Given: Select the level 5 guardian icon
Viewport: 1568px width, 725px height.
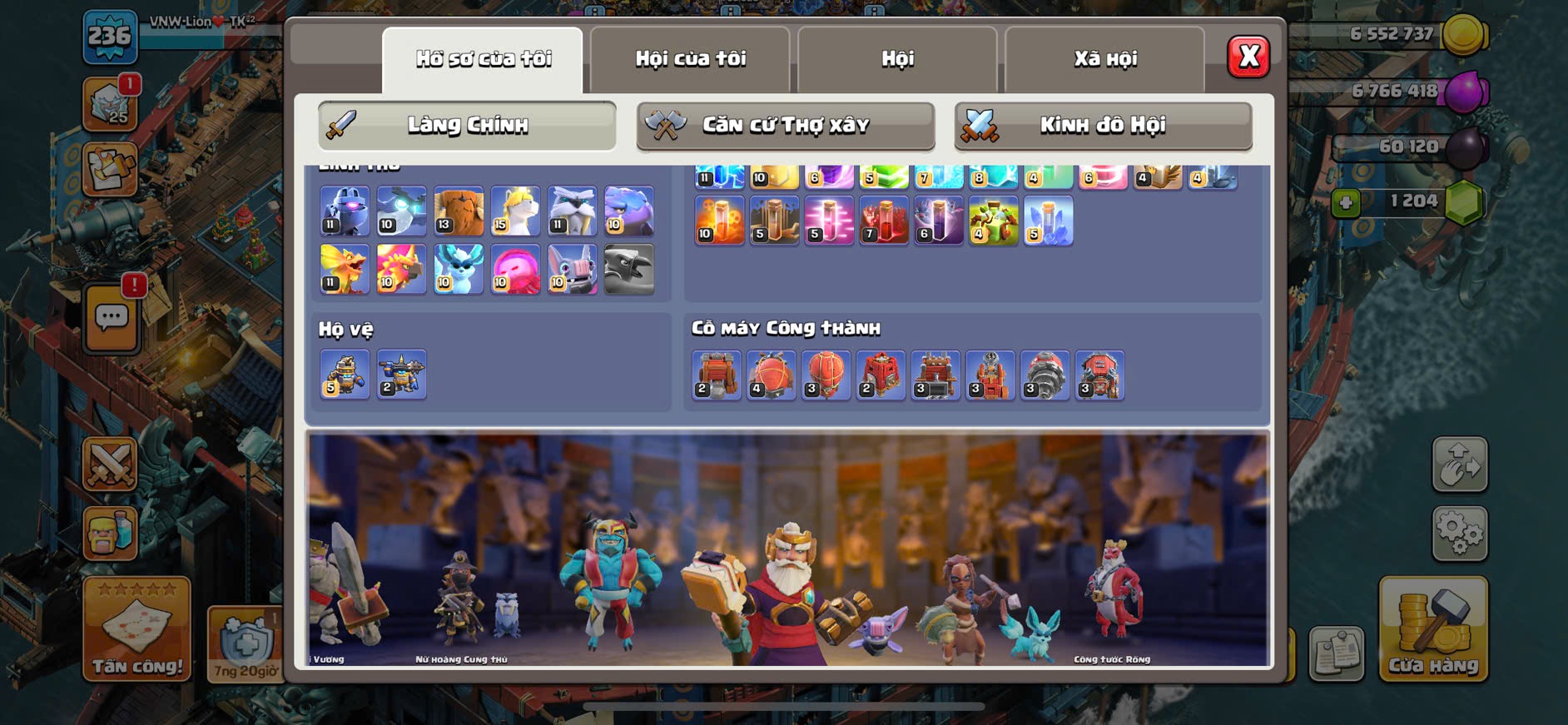Looking at the screenshot, I should click(345, 375).
